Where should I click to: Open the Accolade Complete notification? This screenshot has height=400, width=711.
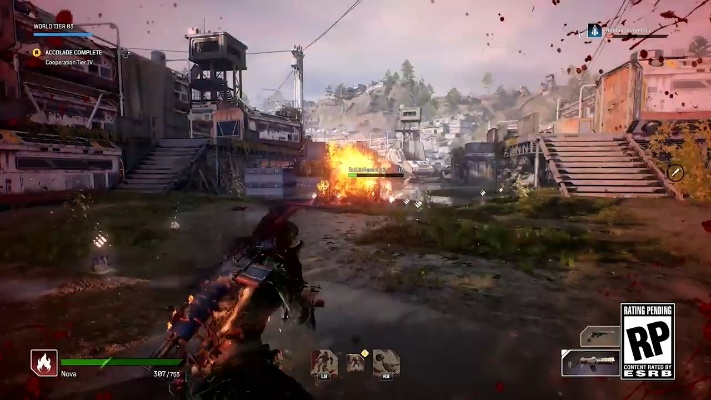73,52
